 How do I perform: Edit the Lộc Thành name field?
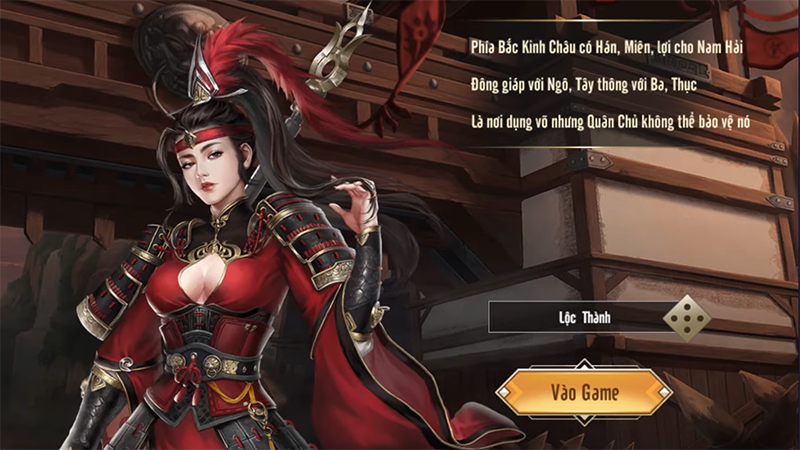(575, 319)
